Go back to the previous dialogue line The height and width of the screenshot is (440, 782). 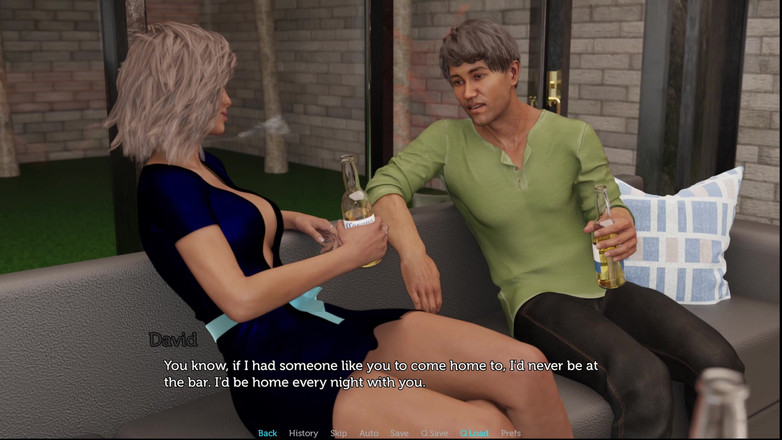coord(267,433)
